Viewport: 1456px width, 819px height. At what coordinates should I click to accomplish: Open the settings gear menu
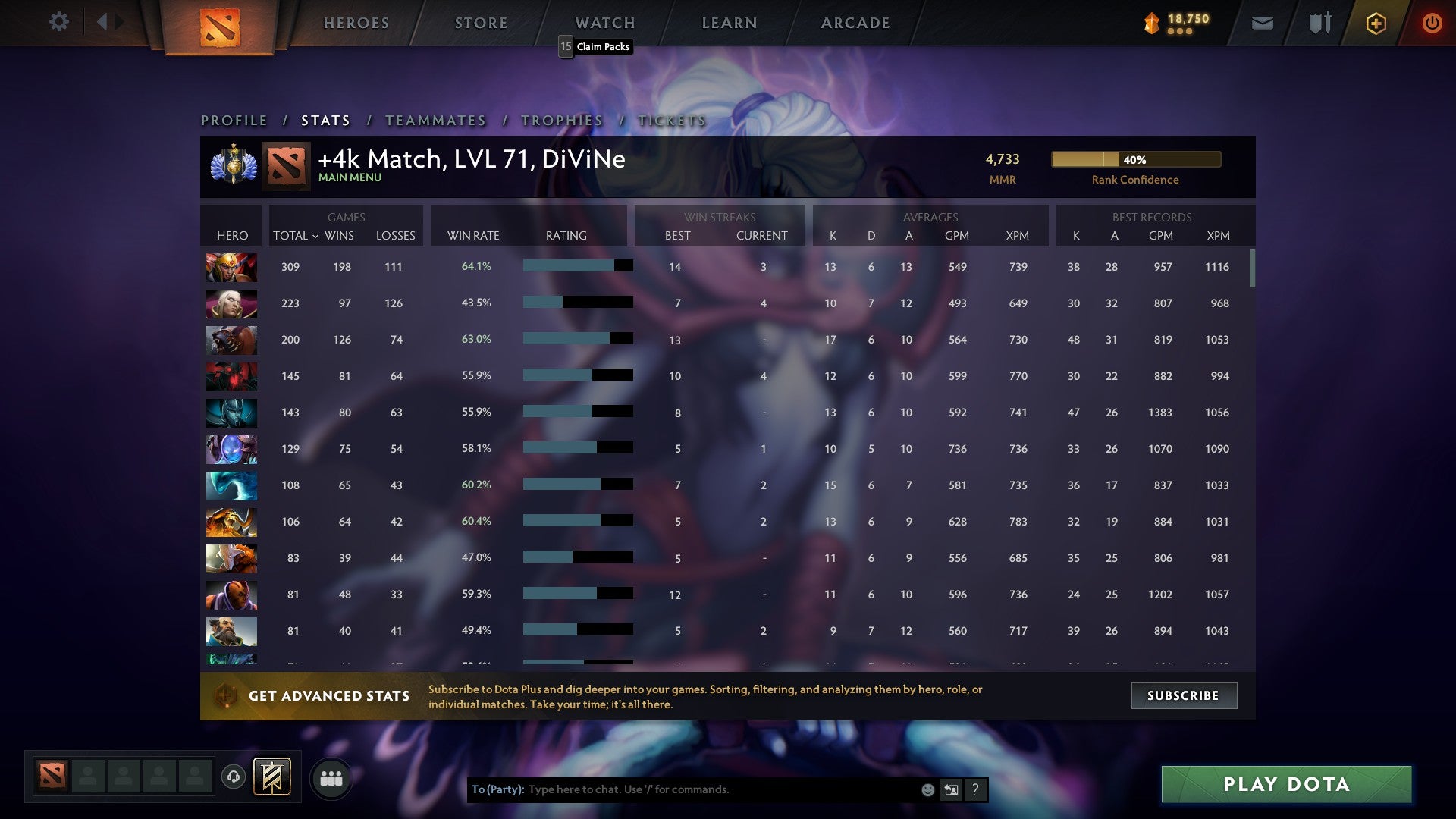[59, 22]
